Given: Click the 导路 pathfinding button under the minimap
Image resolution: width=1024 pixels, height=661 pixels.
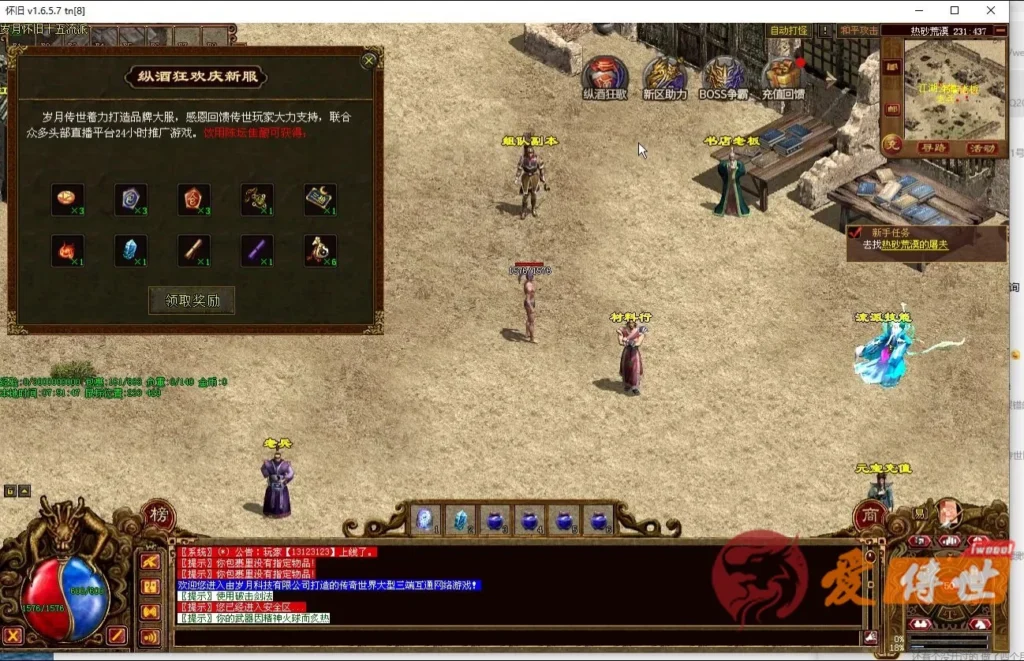Looking at the screenshot, I should click(x=932, y=148).
